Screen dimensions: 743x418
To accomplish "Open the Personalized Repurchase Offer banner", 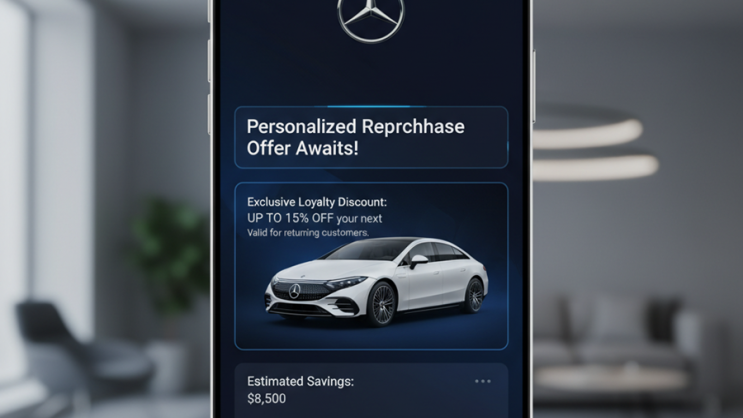I will tap(371, 138).
